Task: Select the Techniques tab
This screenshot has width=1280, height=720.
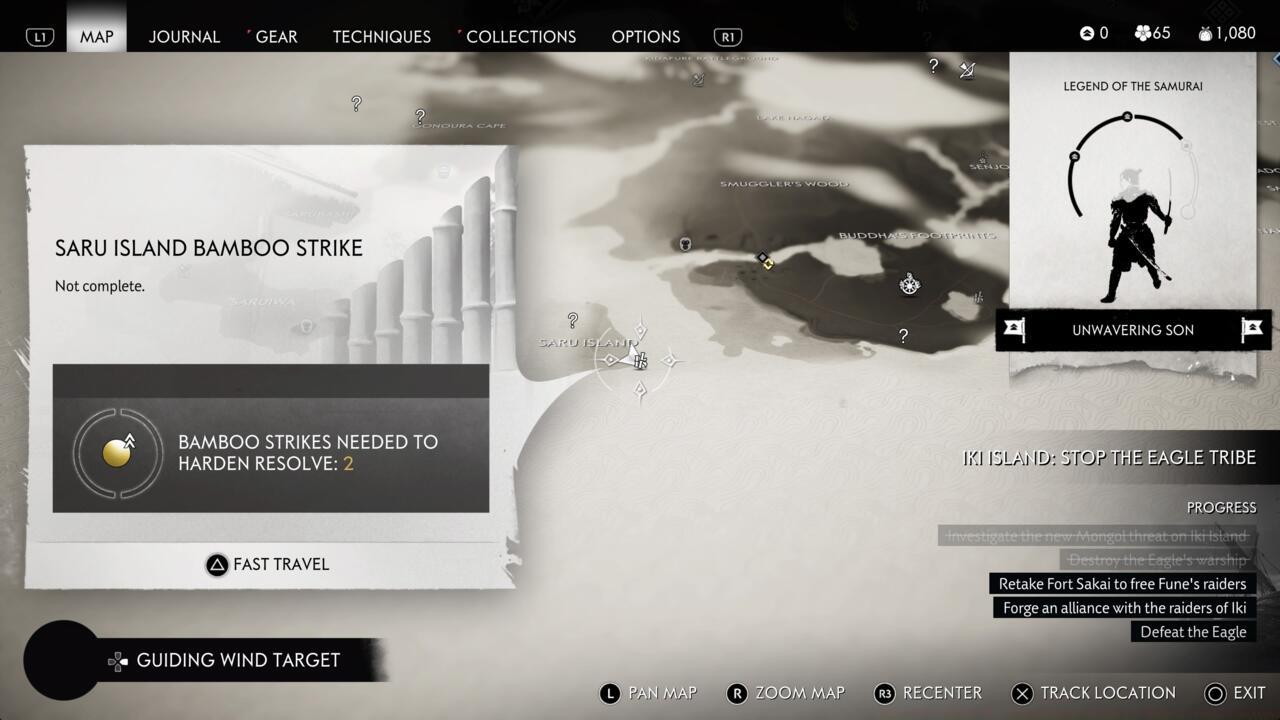Action: 381,37
